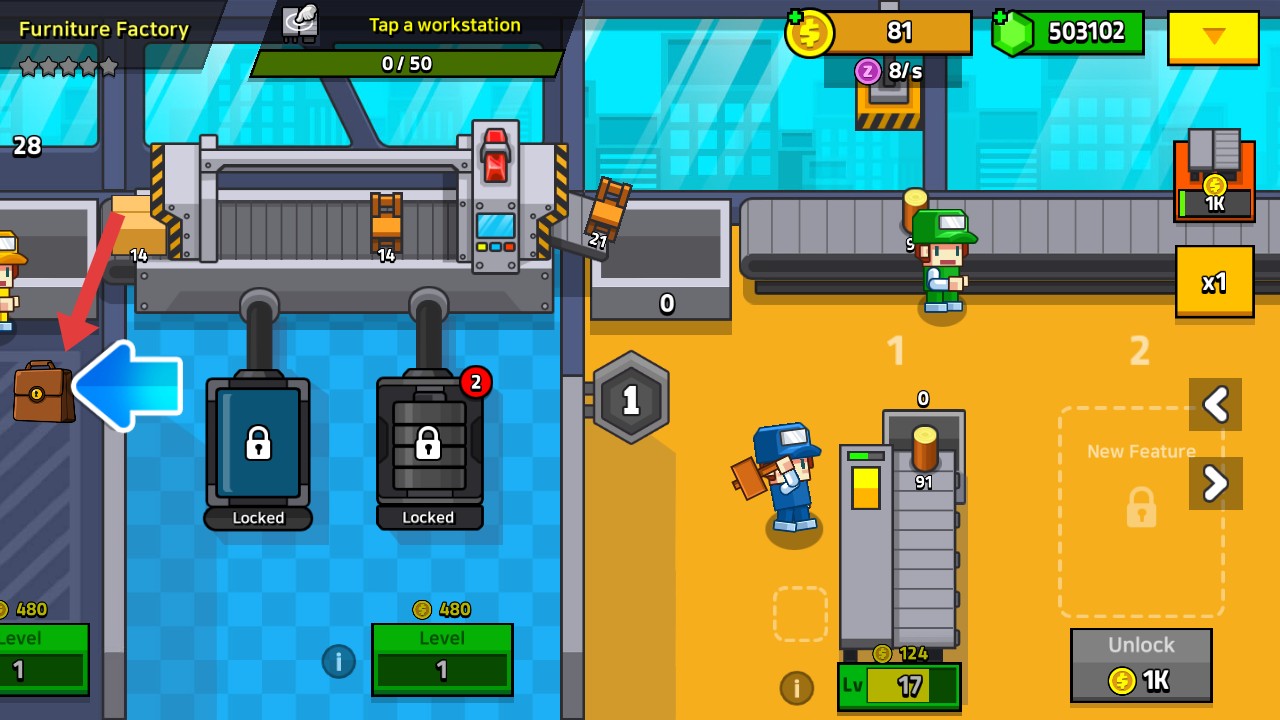Open the yellow dropdown arrow menu

[1213, 37]
